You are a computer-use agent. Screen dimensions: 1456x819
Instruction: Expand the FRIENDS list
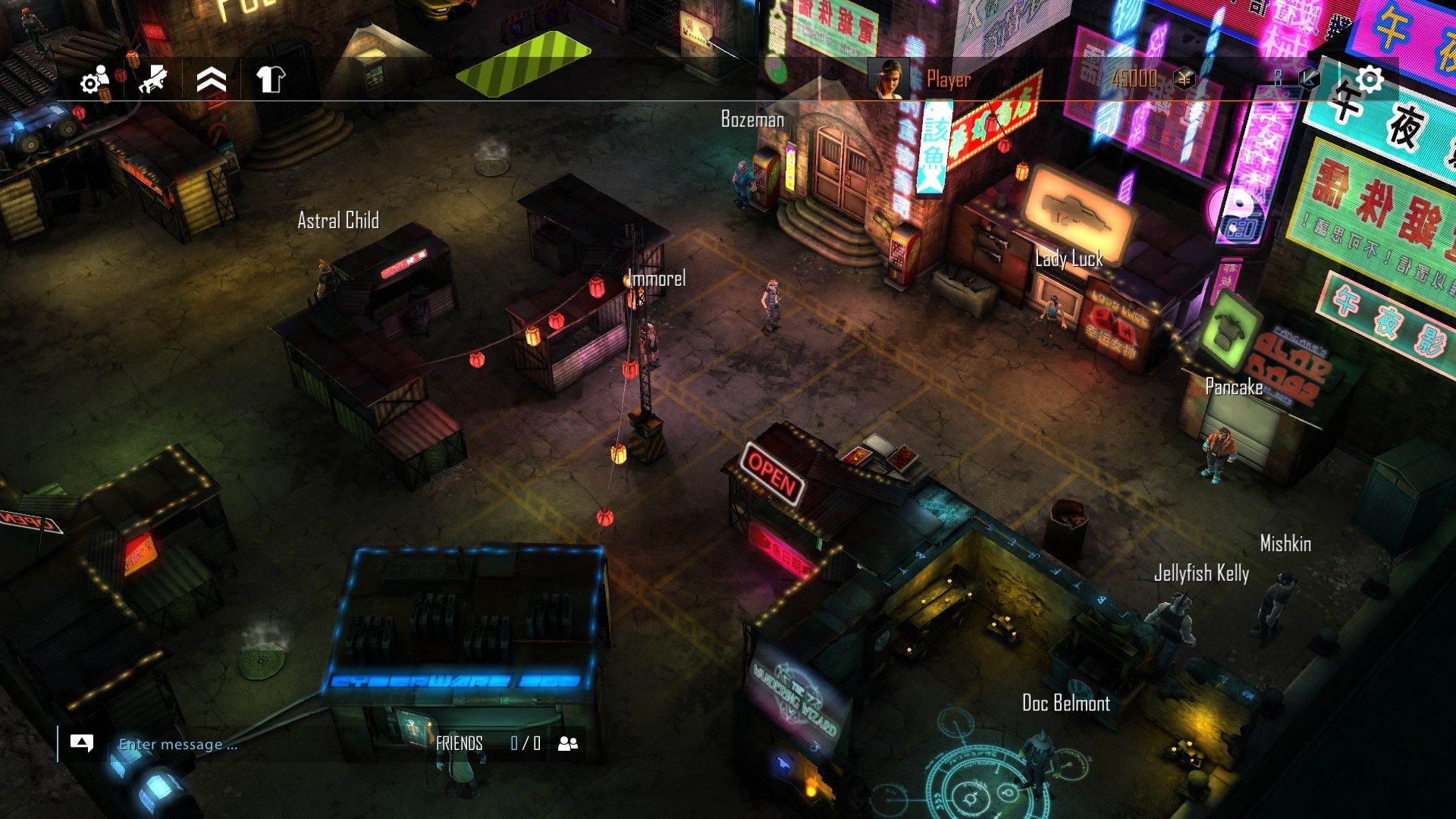[x=459, y=744]
